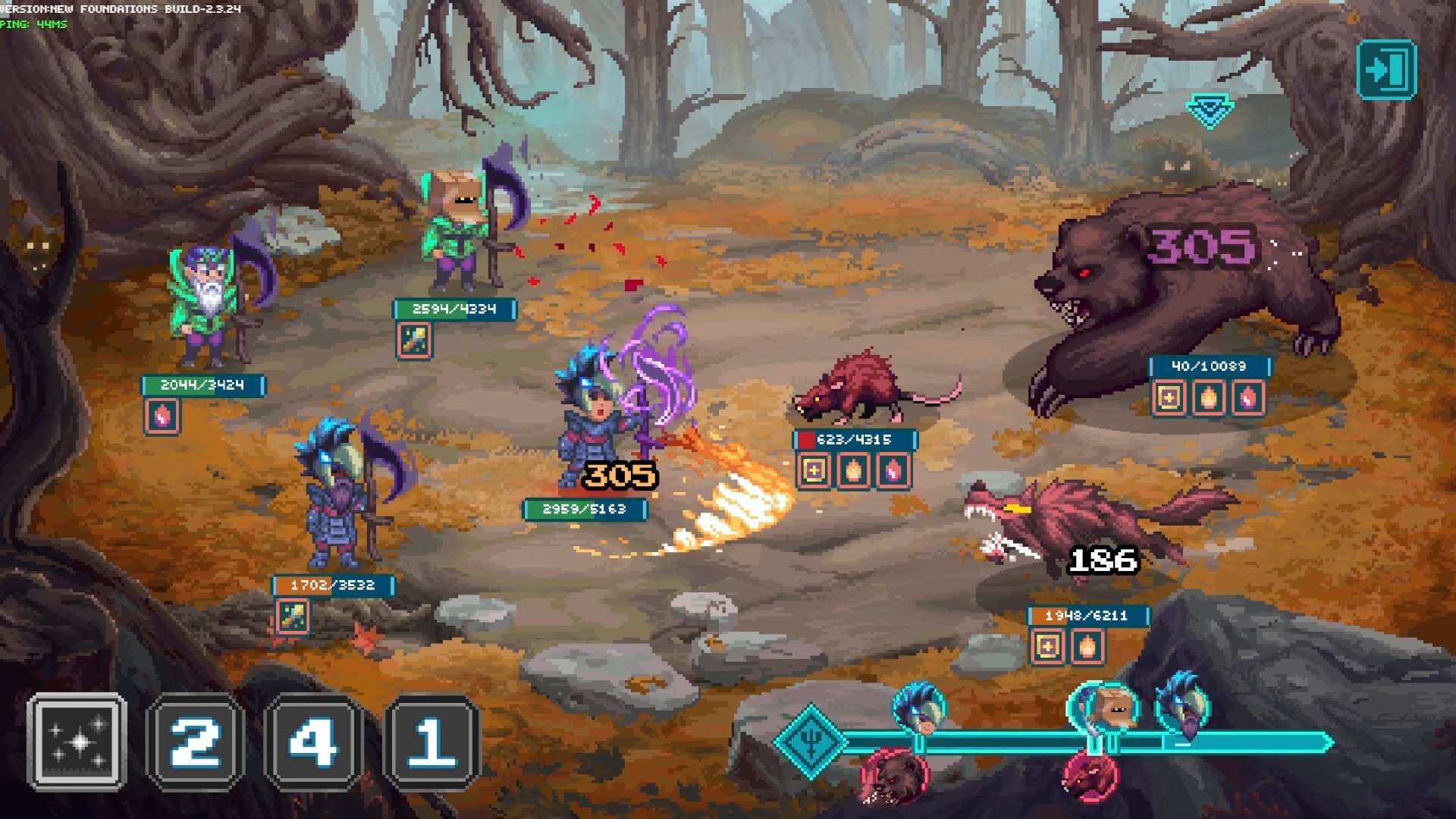Viewport: 1456px width, 819px height.
Task: Activate the sparkle stars ability slot
Action: [77, 742]
